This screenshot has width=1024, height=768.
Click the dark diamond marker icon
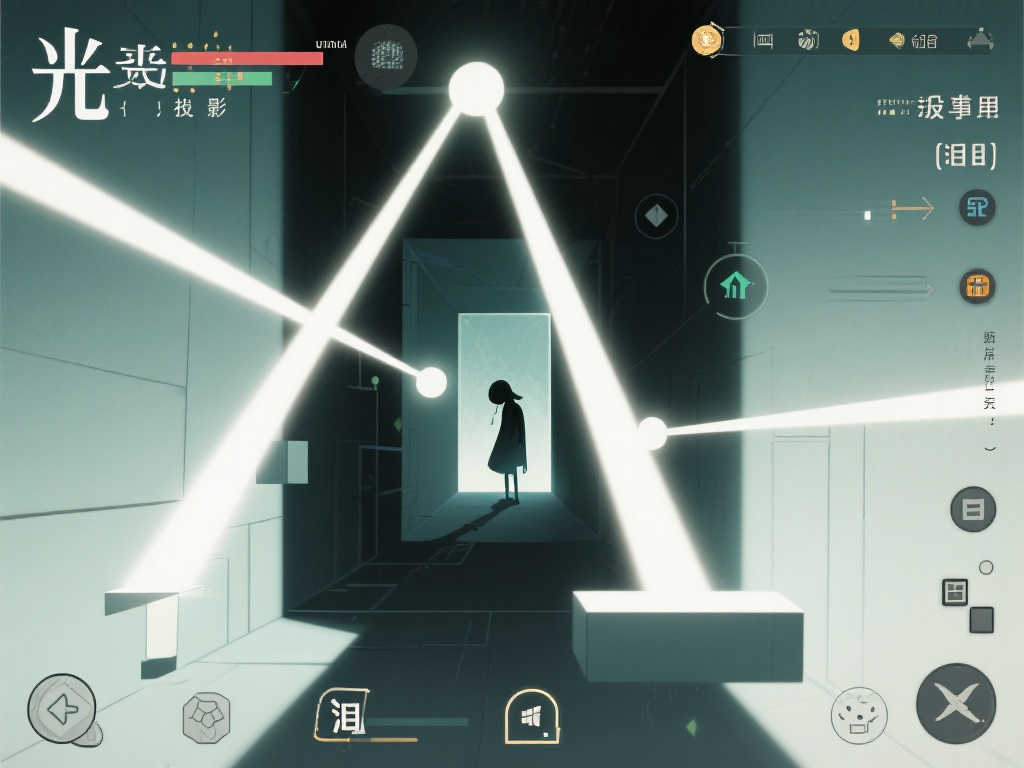click(656, 215)
